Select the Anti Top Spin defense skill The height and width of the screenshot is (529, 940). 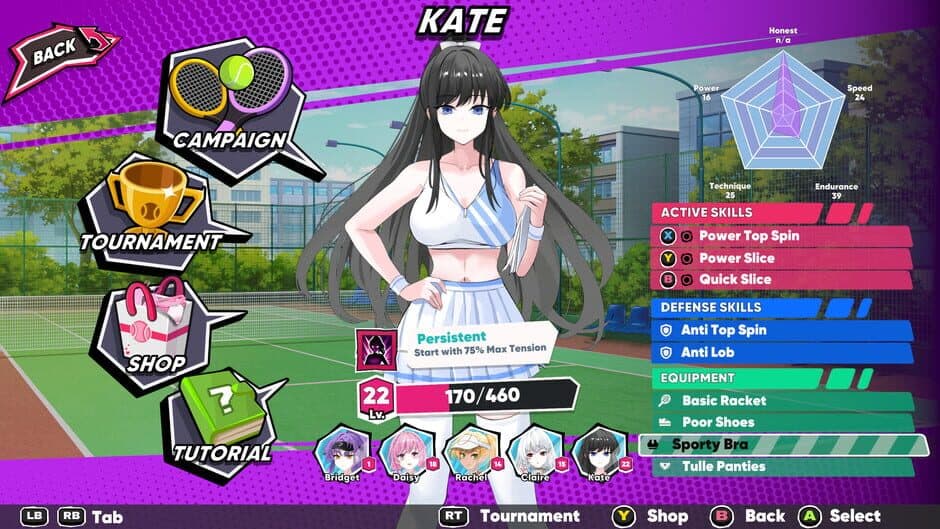pyautogui.click(x=780, y=329)
